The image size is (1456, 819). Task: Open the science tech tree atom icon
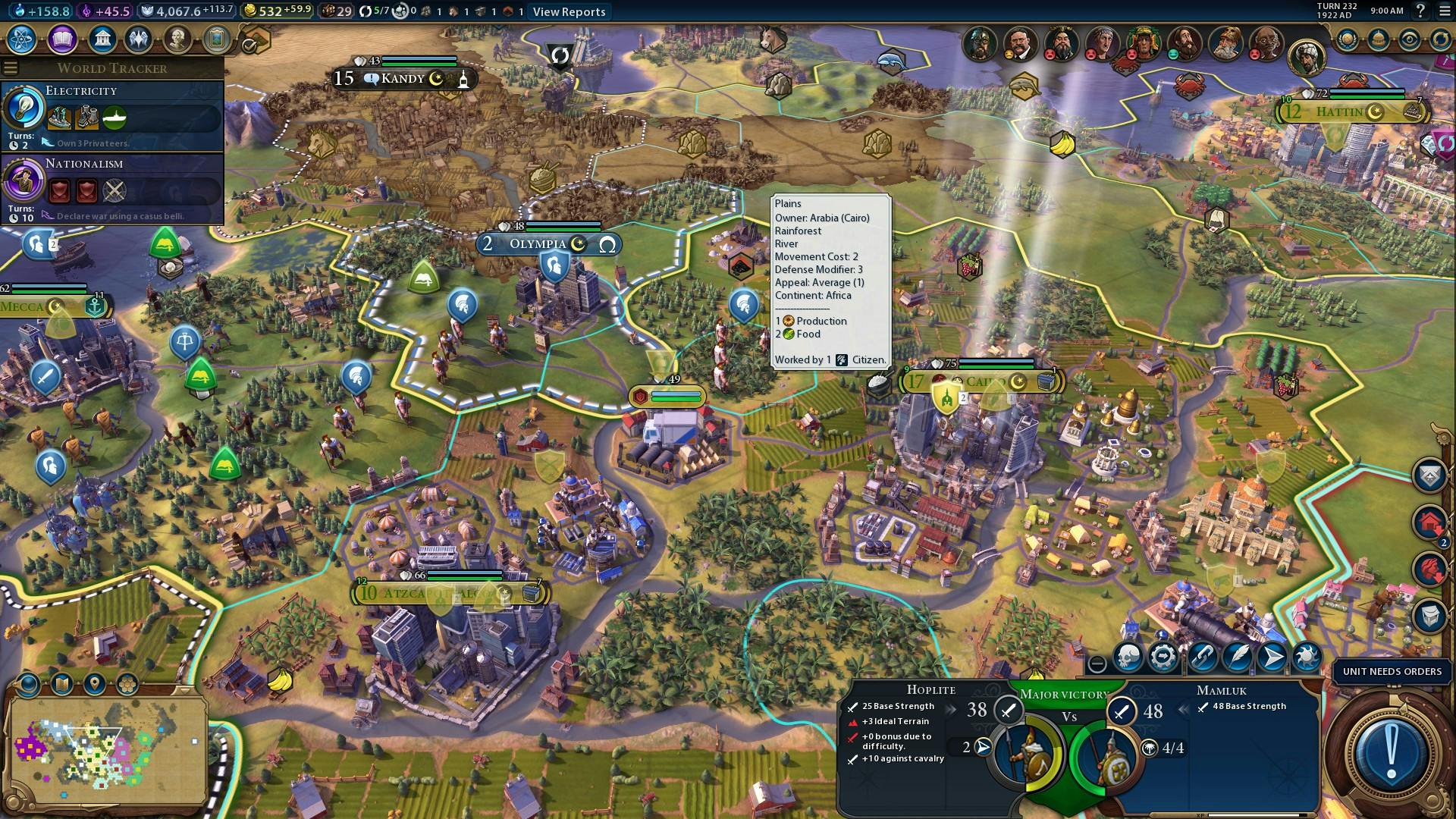(x=23, y=39)
